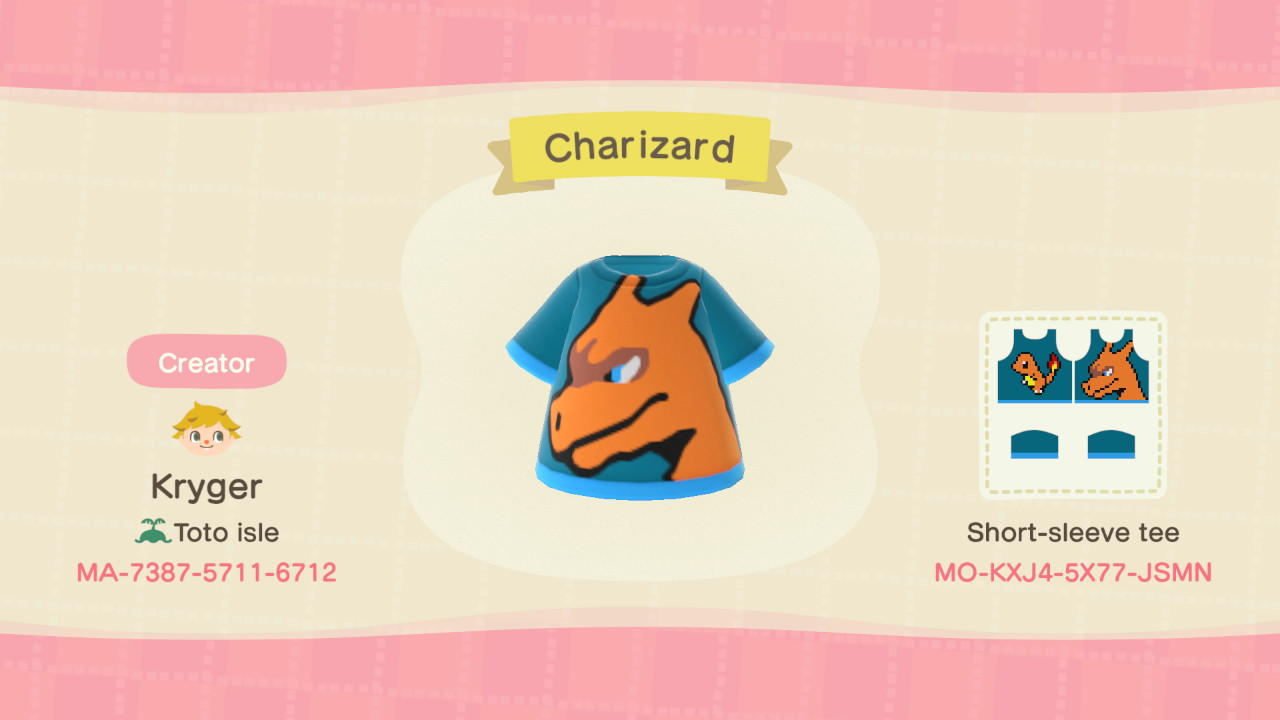The width and height of the screenshot is (1280, 720).
Task: Click creator code MA-7387-5711-6712
Action: (x=206, y=572)
